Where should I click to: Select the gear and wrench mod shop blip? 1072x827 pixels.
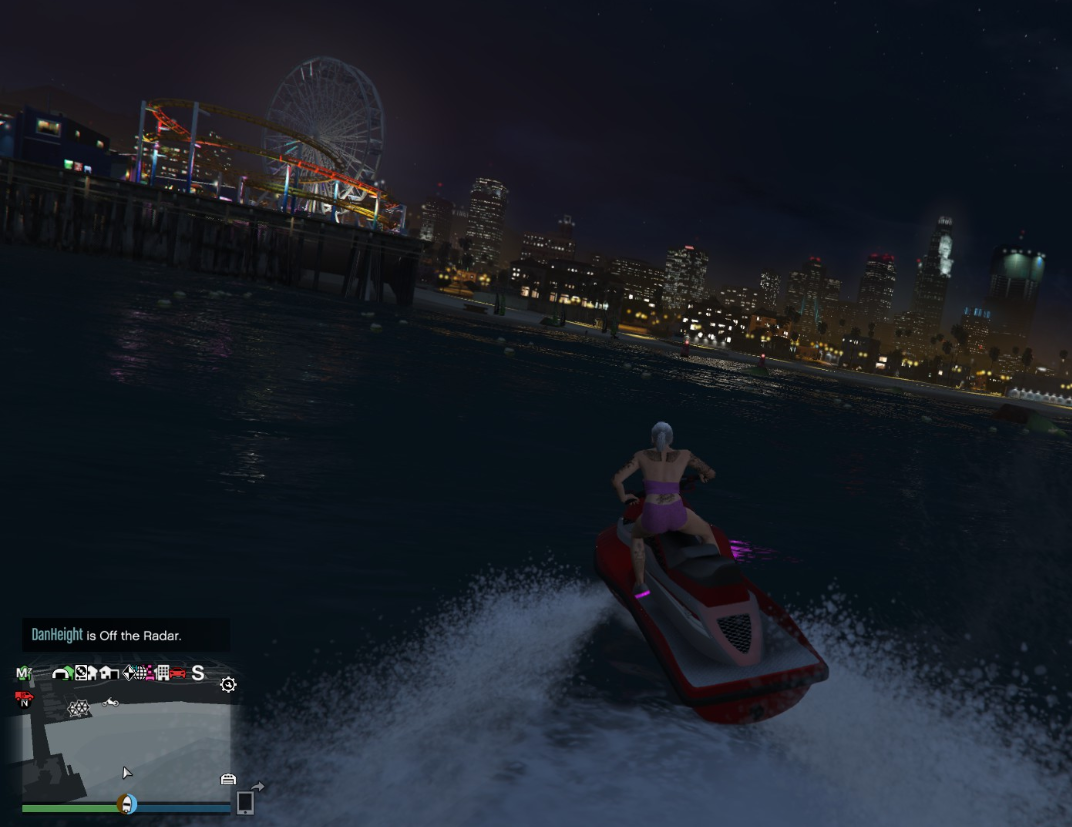228,685
